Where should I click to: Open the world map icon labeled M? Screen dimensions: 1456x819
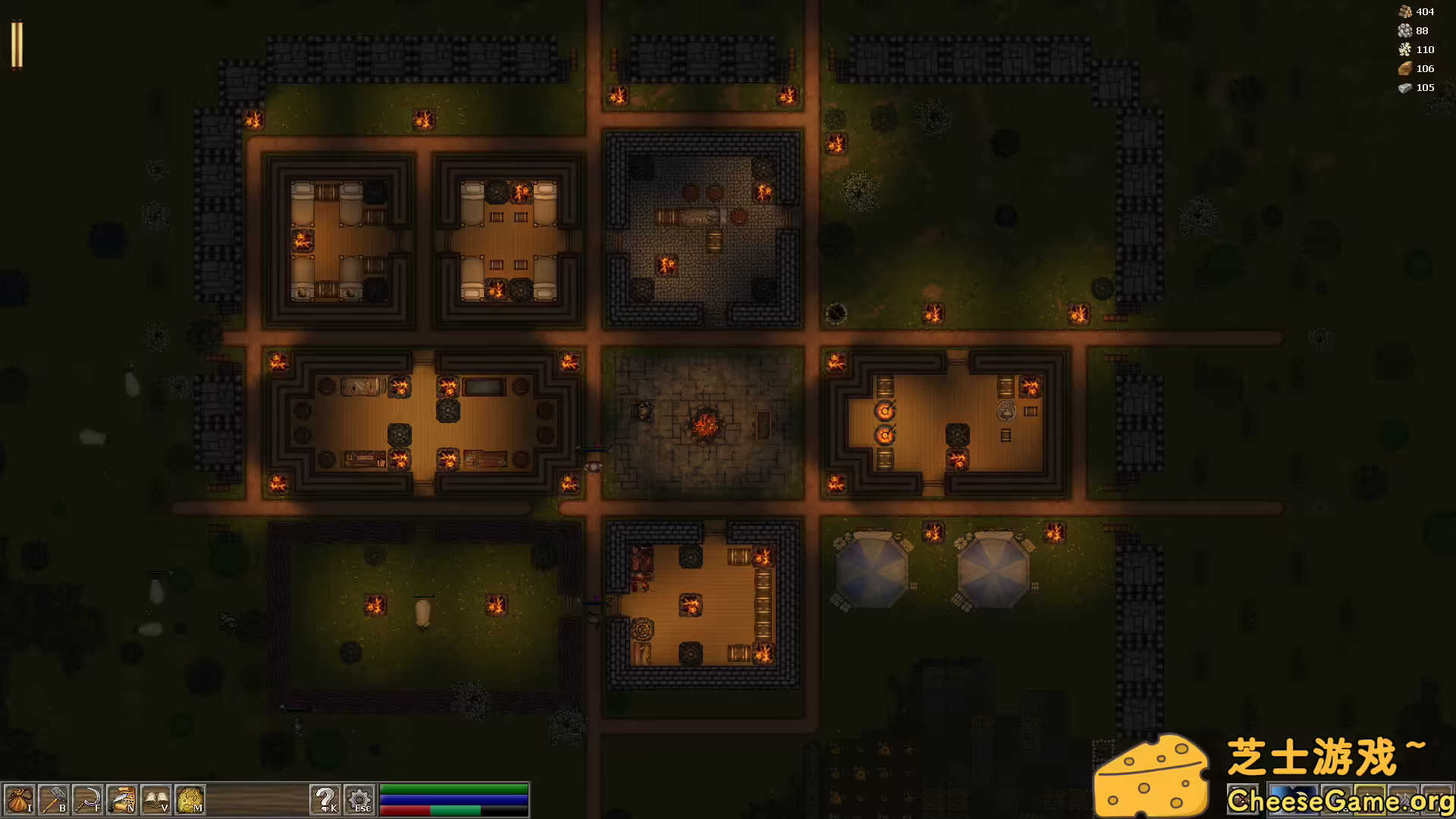point(188,799)
